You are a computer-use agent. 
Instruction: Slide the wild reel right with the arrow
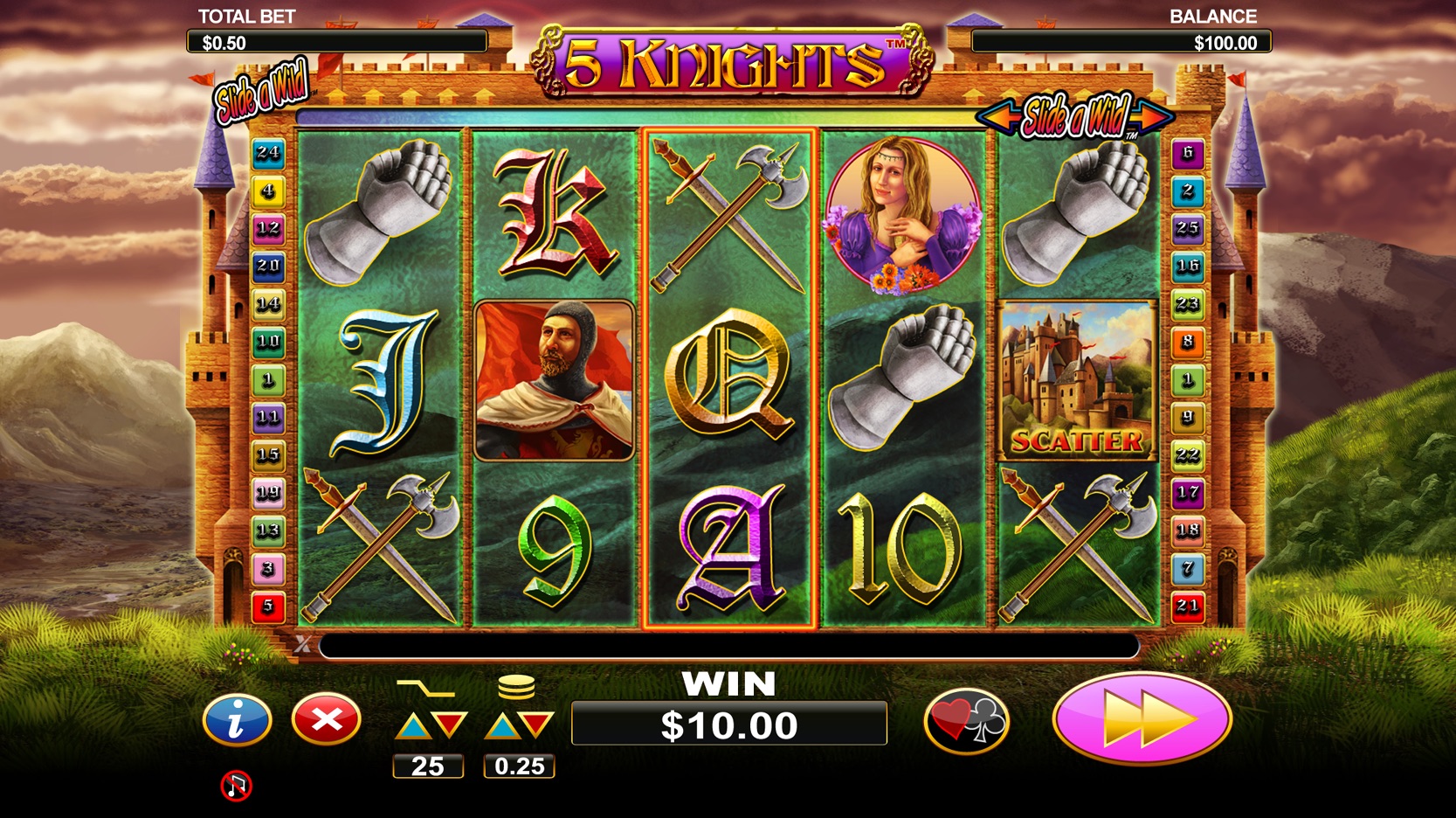click(1155, 115)
